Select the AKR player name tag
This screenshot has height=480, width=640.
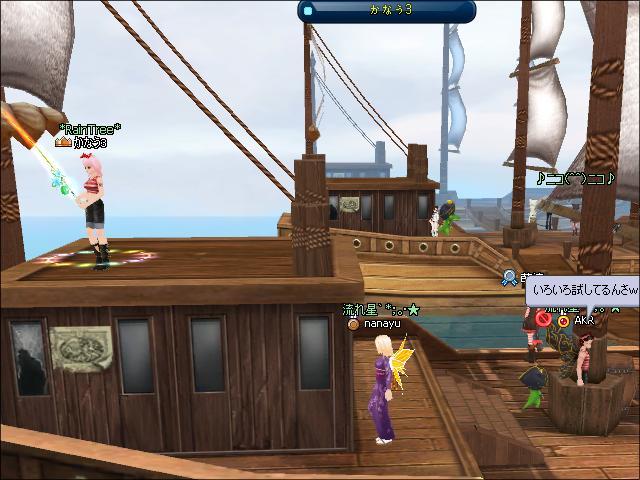[585, 321]
